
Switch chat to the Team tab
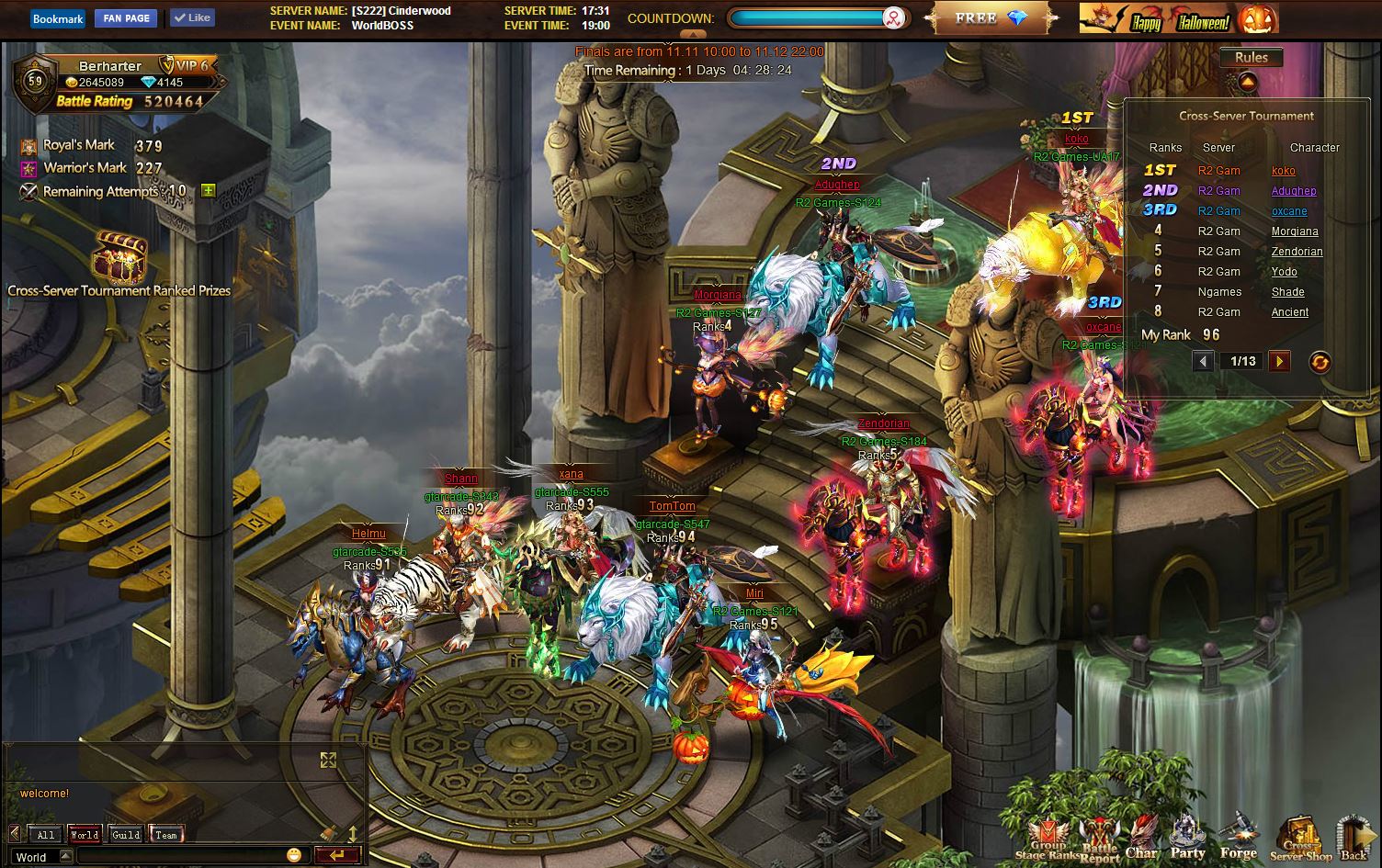tap(166, 834)
